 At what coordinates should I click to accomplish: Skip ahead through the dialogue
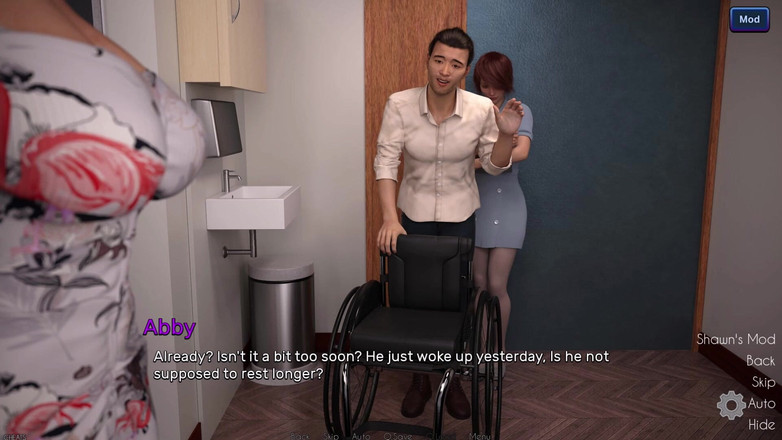[763, 382]
